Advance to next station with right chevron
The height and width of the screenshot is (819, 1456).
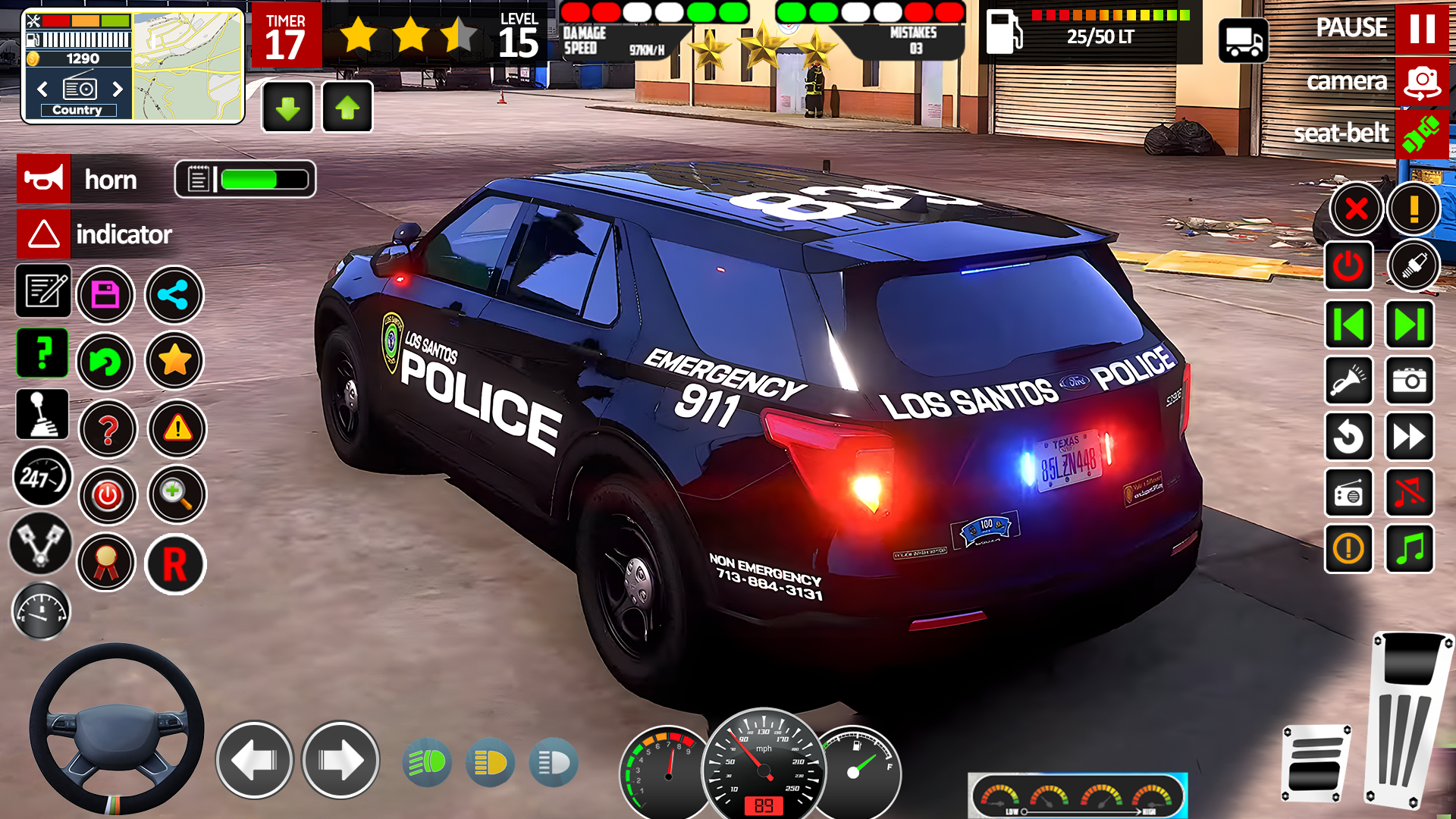[118, 89]
